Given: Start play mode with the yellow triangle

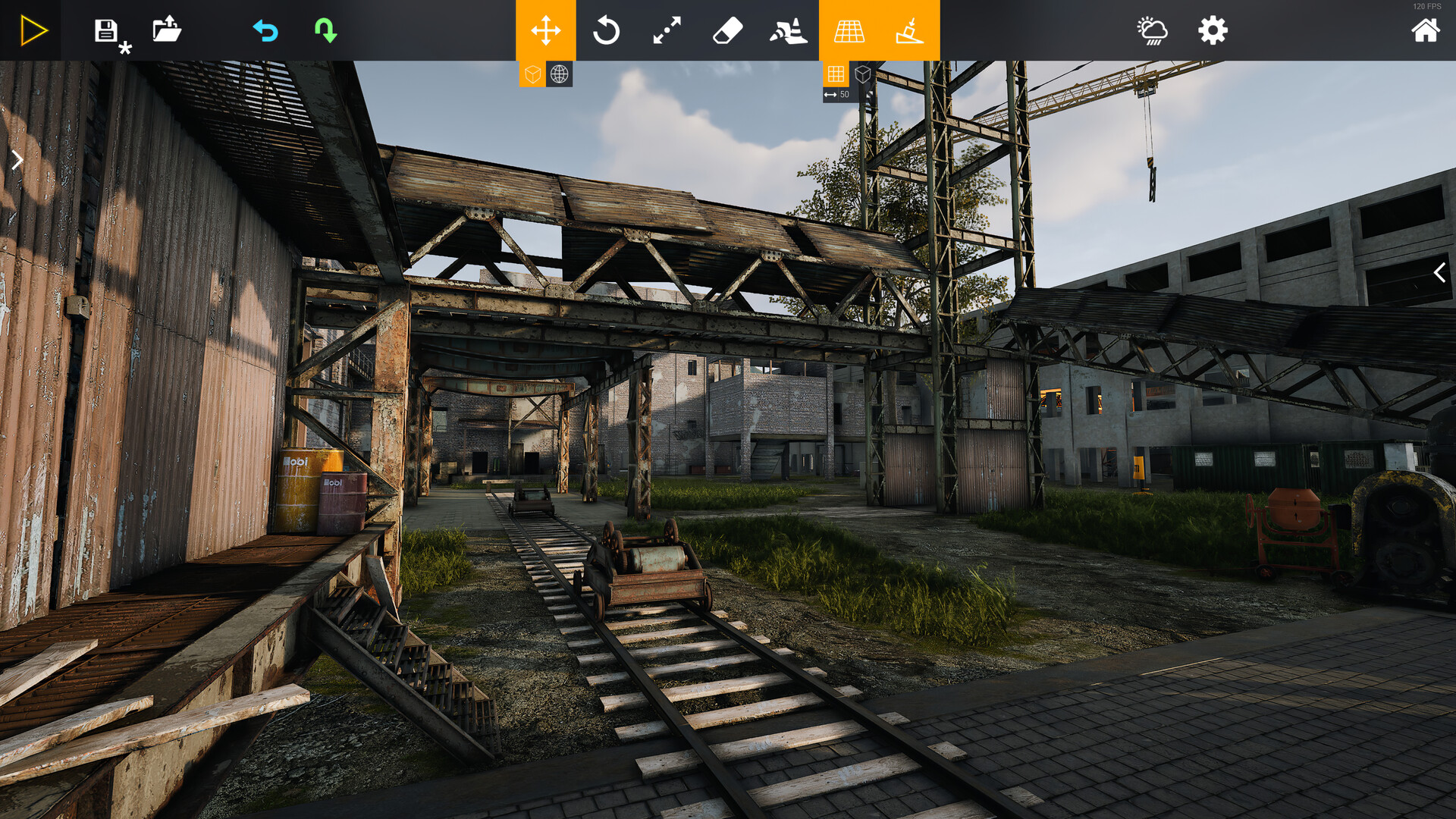Looking at the screenshot, I should [33, 30].
